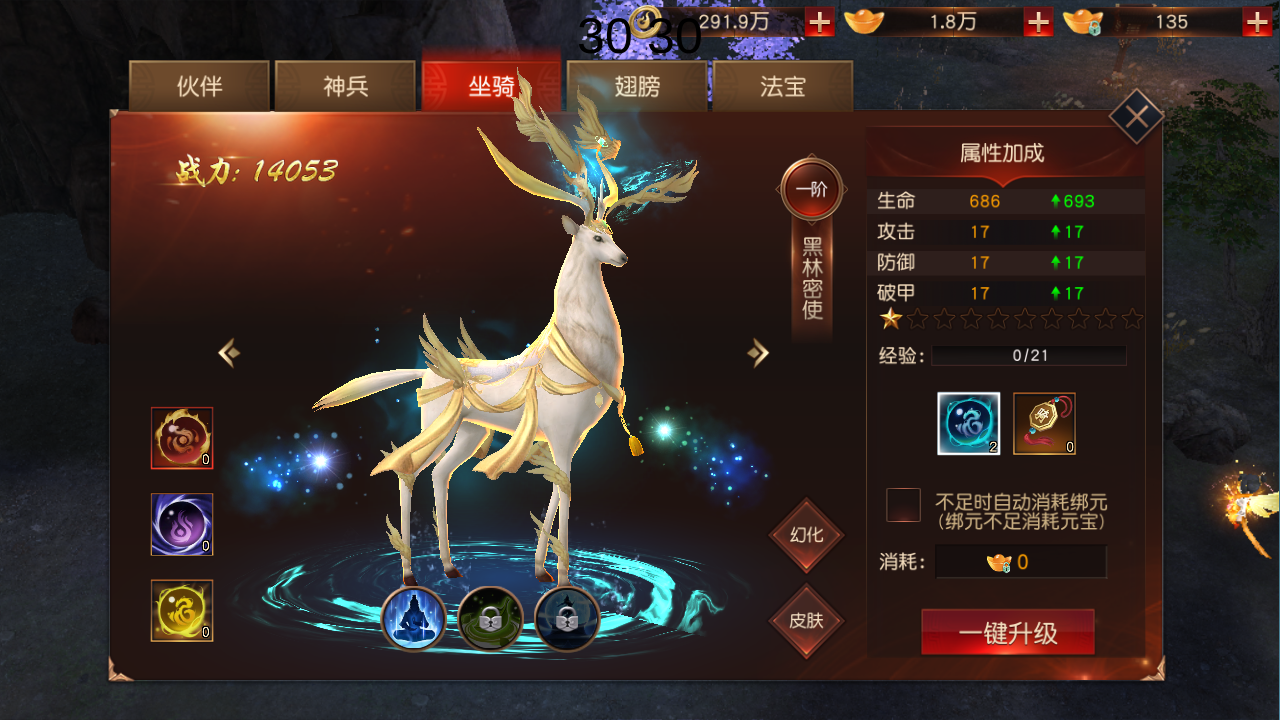This screenshot has width=1280, height=720.
Task: Click the 一阶 rank badge
Action: [811, 189]
